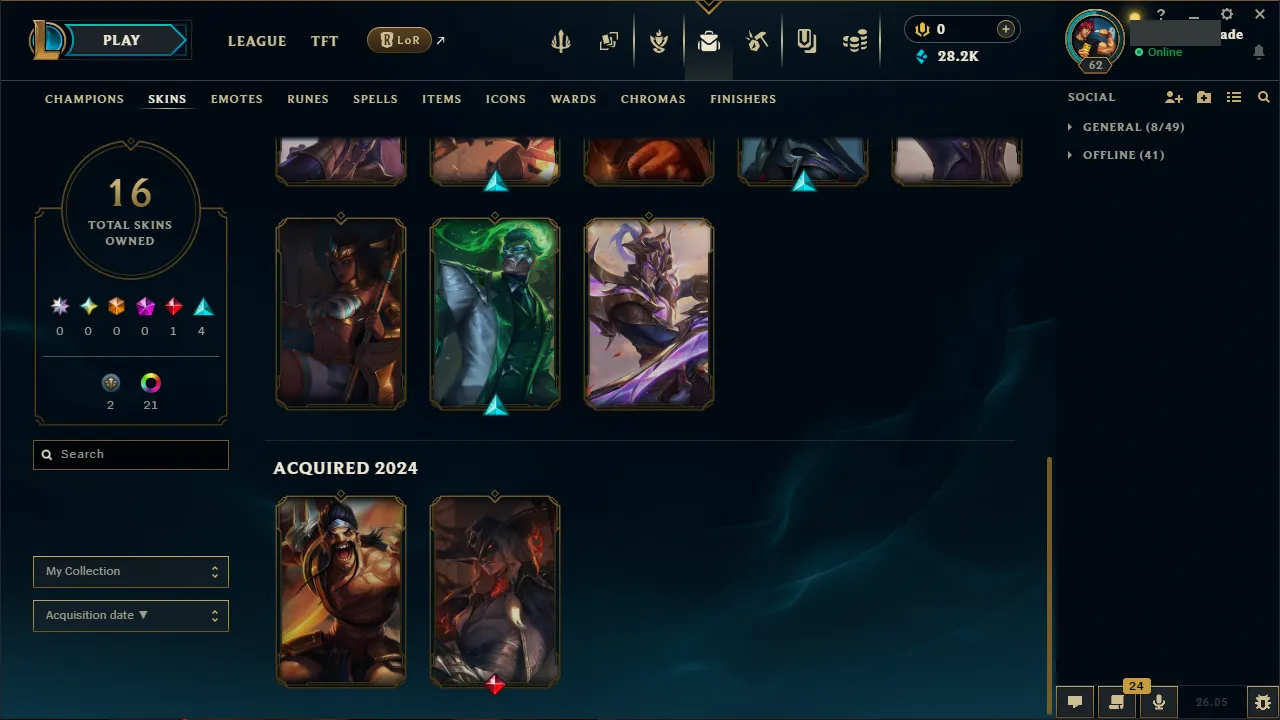Toggle your Online availability status

tap(1164, 52)
